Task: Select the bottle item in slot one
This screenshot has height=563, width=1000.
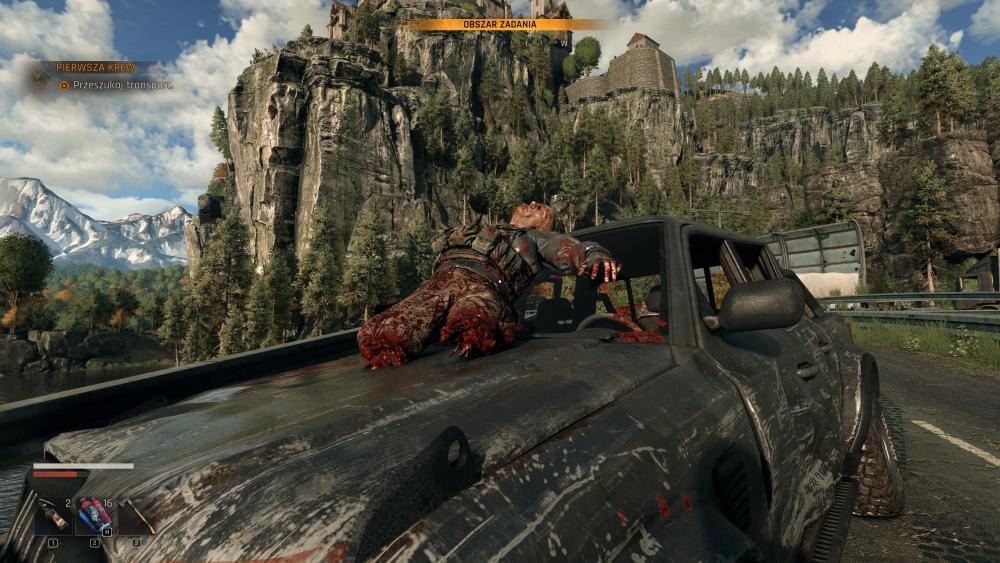Action: click(52, 516)
